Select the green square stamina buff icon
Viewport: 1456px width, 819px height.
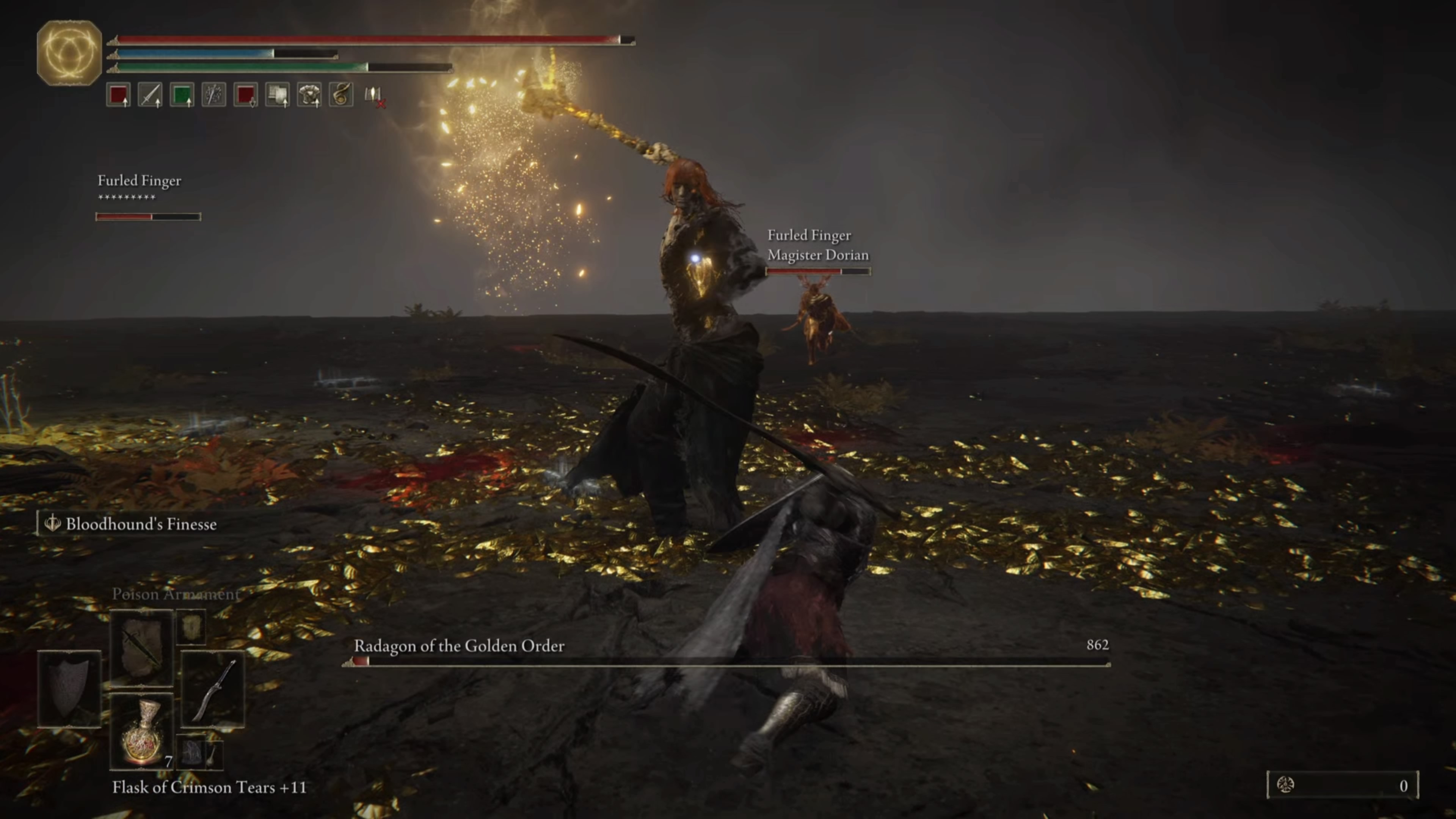pyautogui.click(x=182, y=94)
